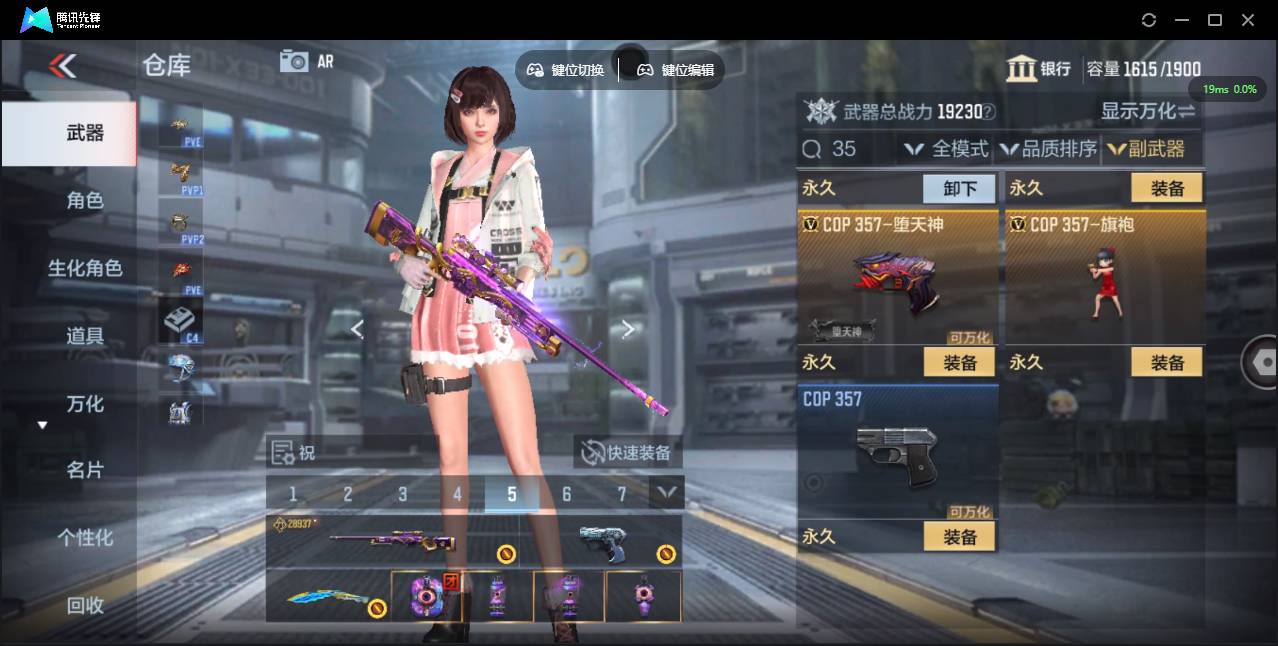The height and width of the screenshot is (646, 1278).
Task: Open the 副武器 weapon type dropdown
Action: click(1146, 149)
